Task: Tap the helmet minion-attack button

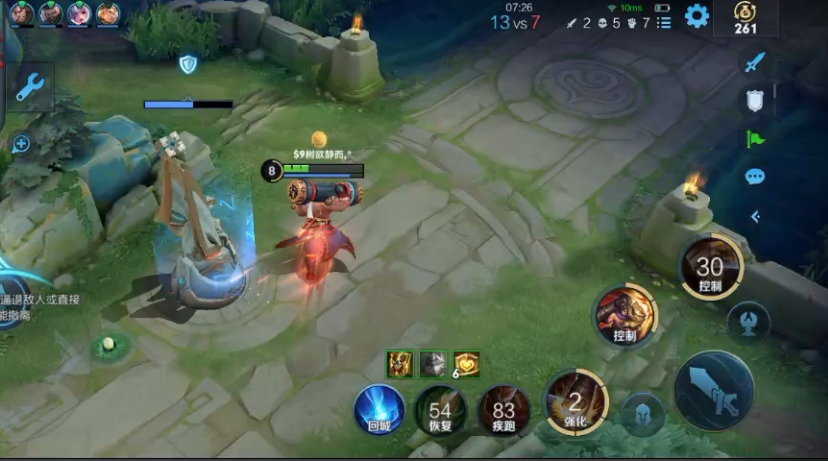Action: tap(642, 414)
